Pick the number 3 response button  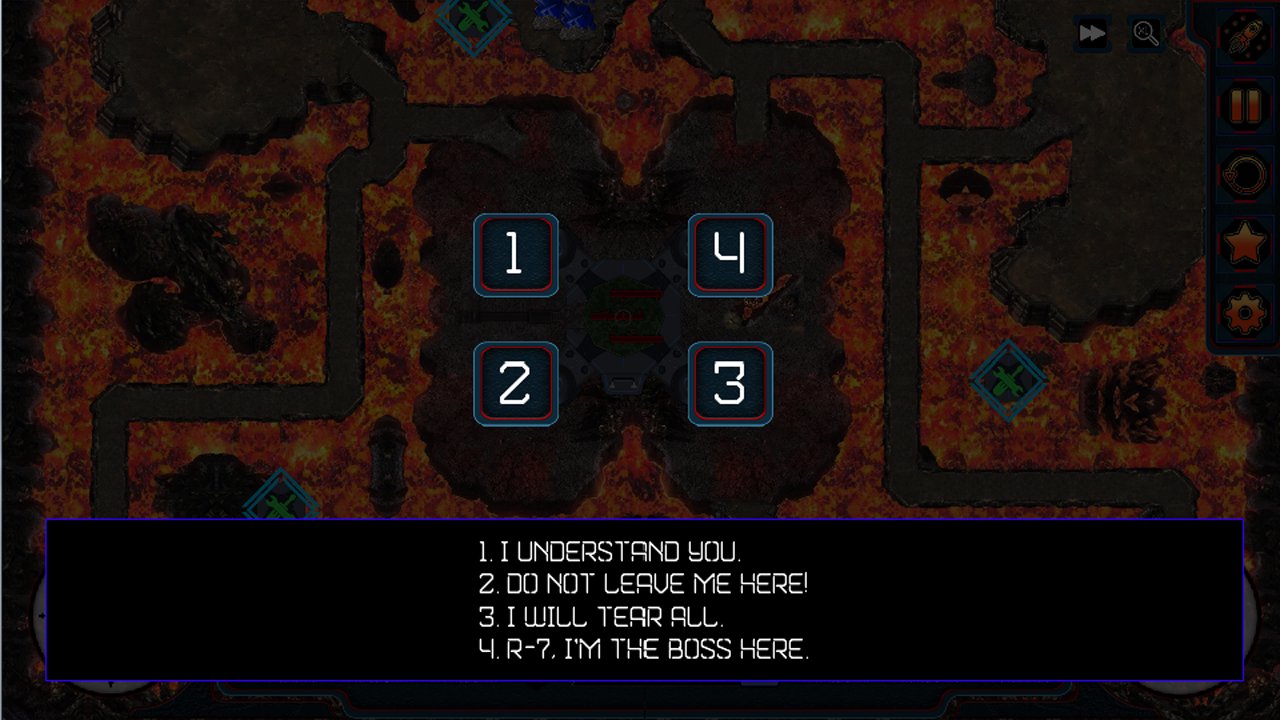coord(730,384)
